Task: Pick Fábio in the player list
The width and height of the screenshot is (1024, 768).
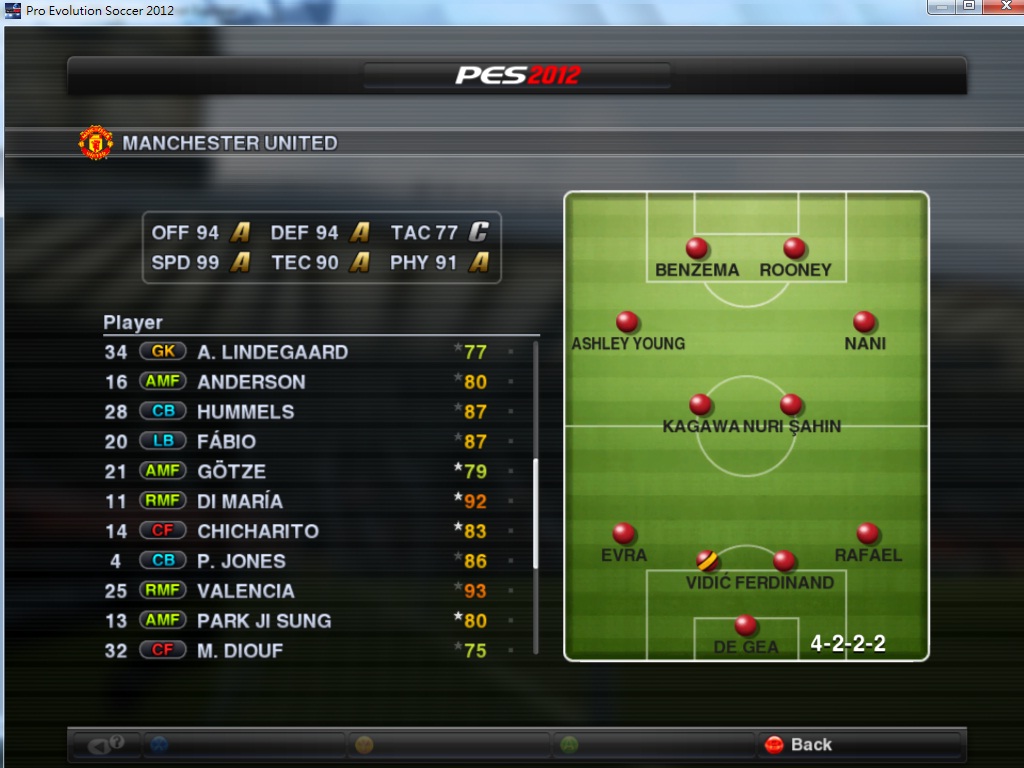Action: coord(227,442)
